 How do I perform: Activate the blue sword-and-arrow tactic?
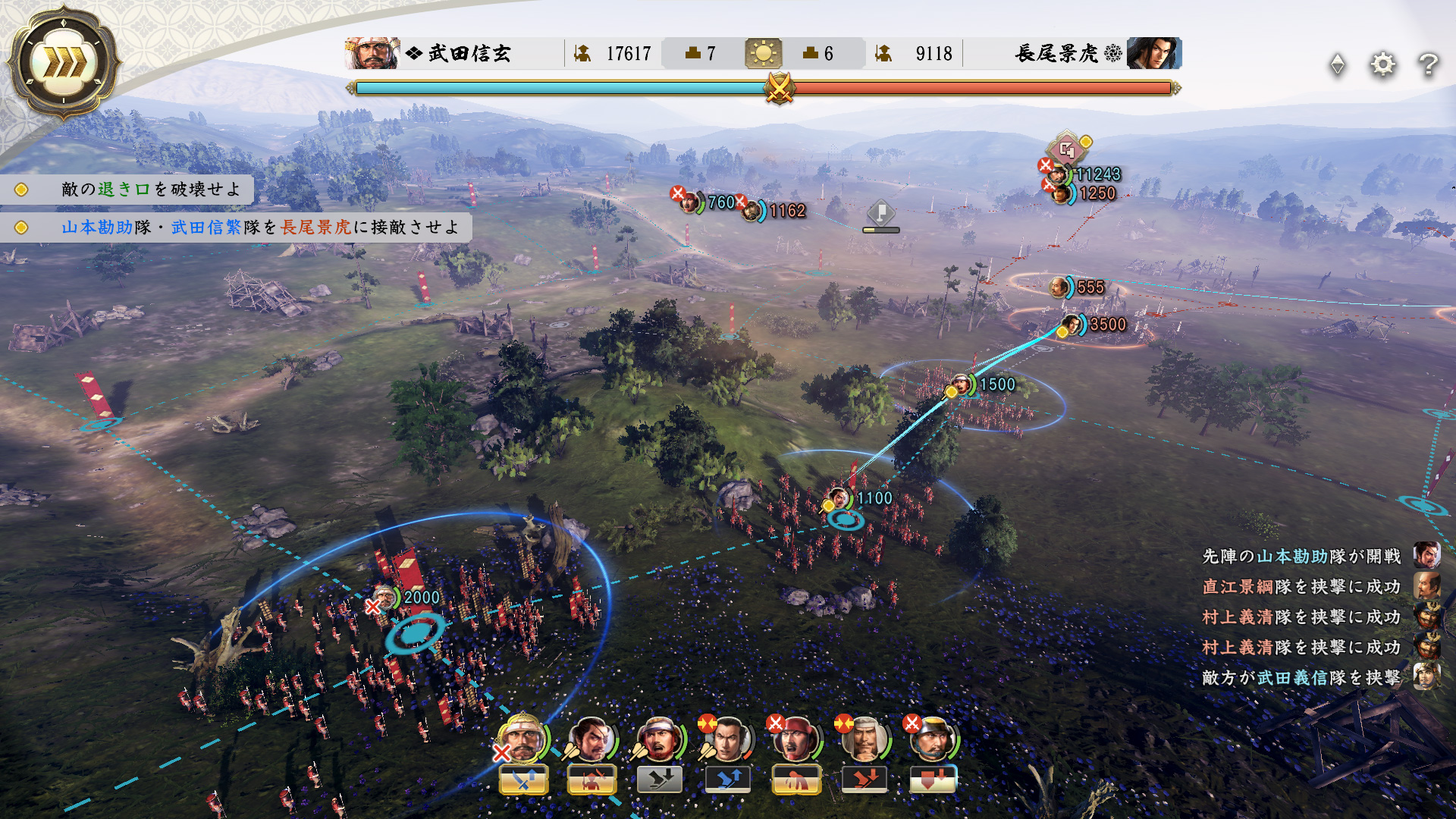(x=523, y=779)
